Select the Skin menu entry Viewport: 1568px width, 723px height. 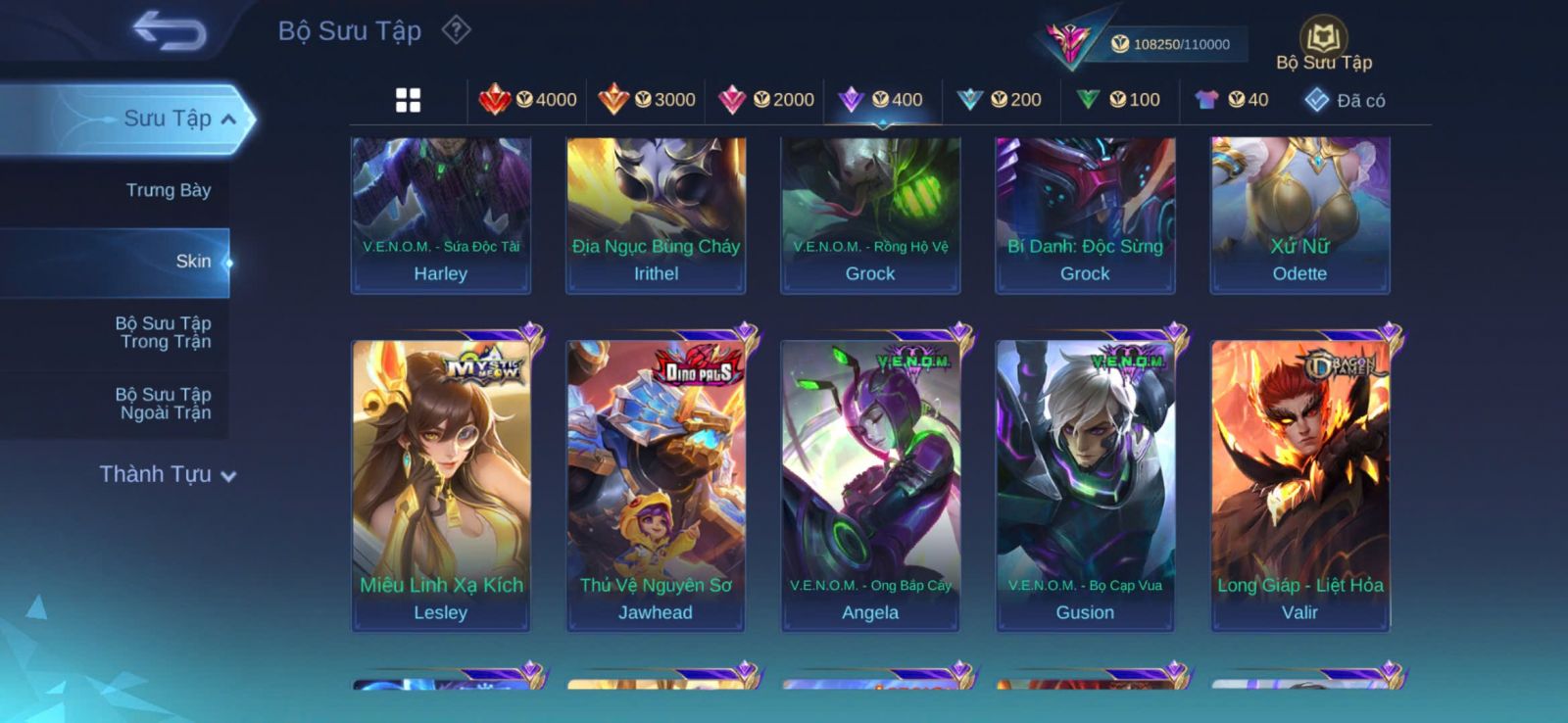click(x=192, y=262)
